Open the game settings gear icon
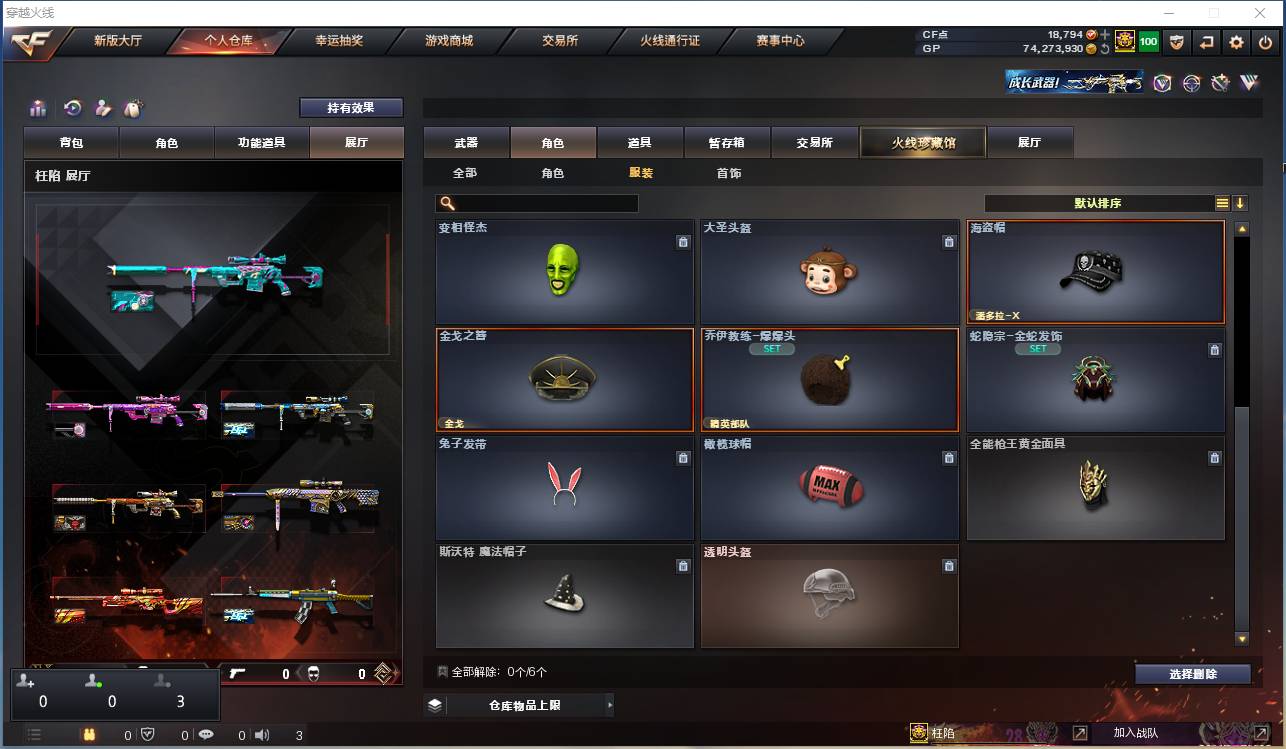The image size is (1286, 749). pyautogui.click(x=1237, y=43)
